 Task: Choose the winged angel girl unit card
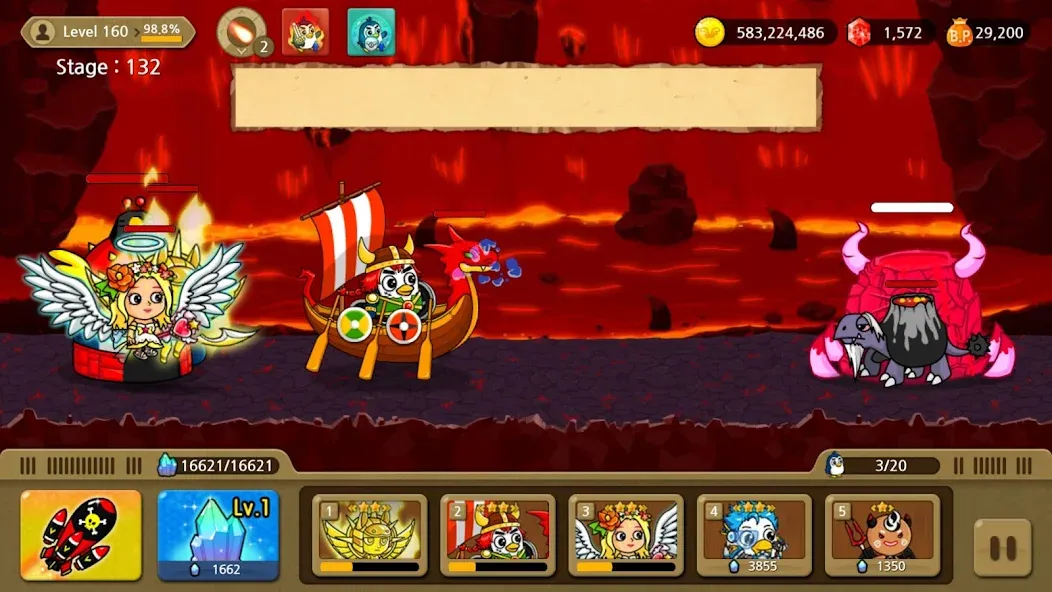point(625,536)
